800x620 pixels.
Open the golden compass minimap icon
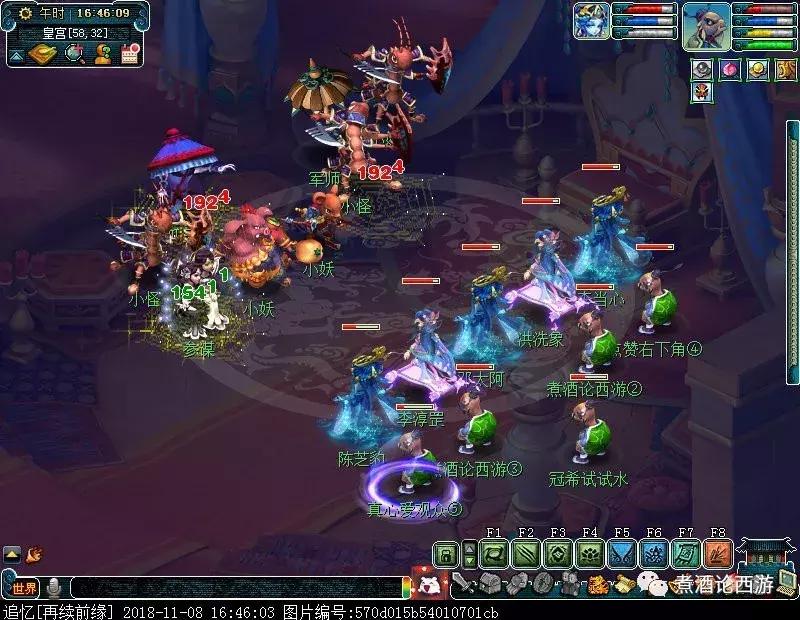pos(44,54)
